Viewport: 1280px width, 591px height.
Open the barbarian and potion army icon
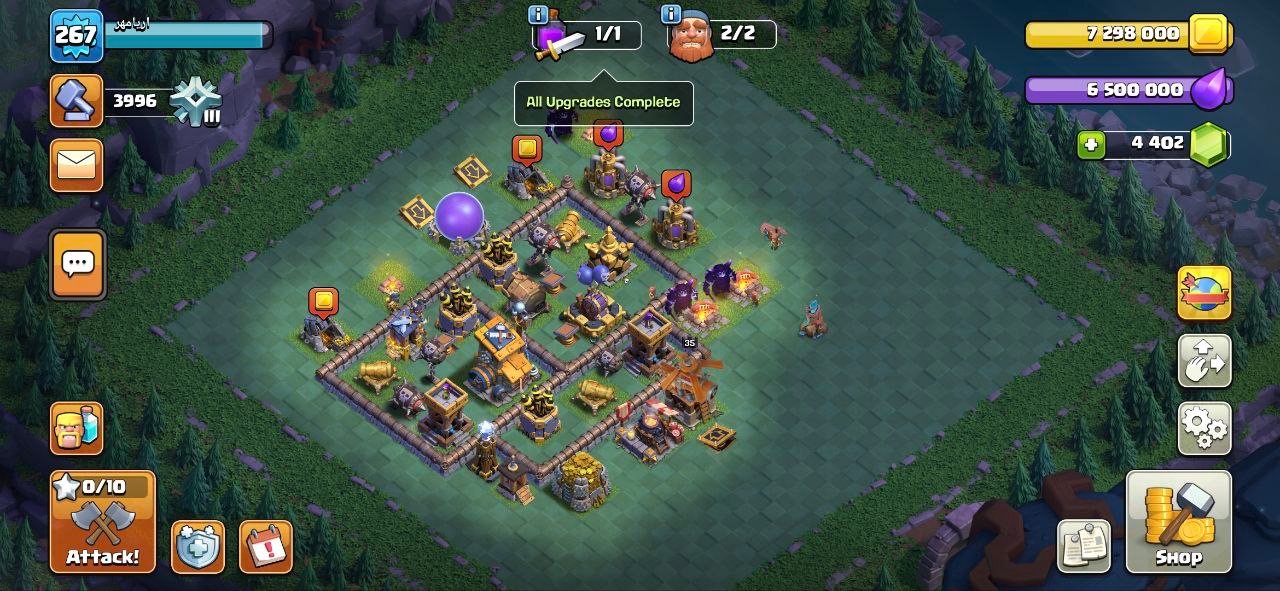pyautogui.click(x=76, y=427)
